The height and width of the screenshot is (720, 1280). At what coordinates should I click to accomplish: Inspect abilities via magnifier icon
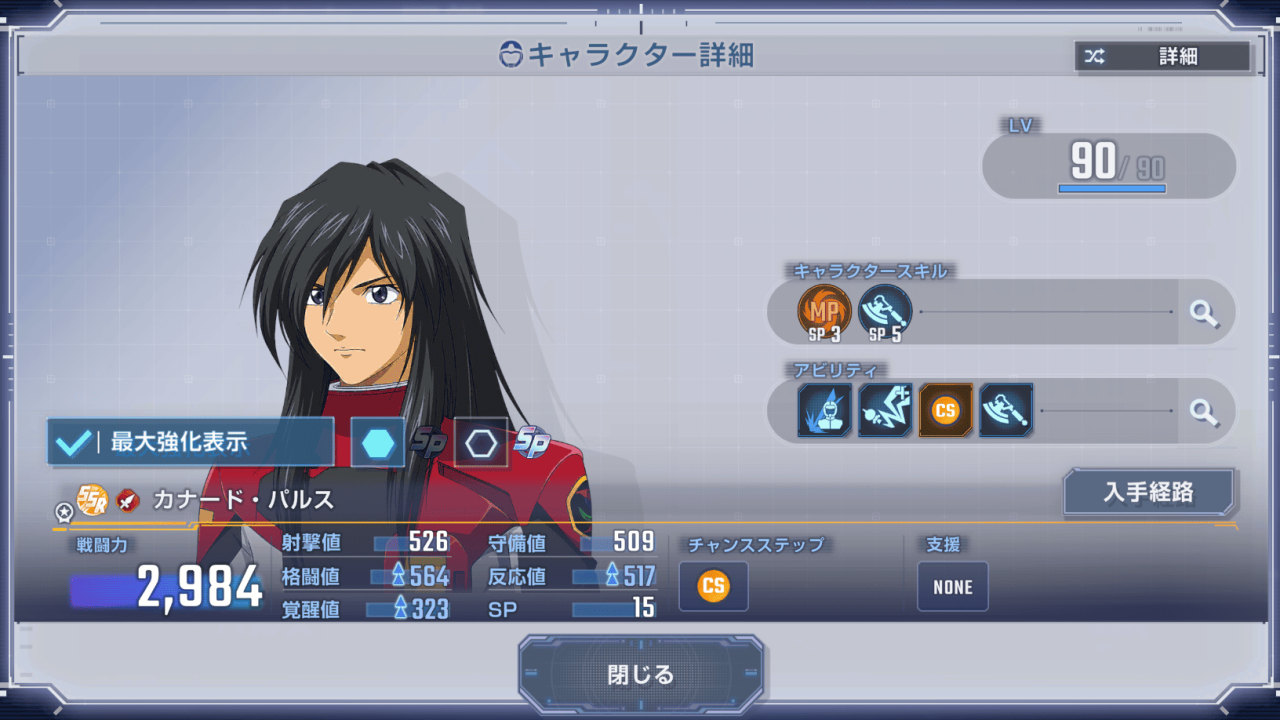point(1204,411)
